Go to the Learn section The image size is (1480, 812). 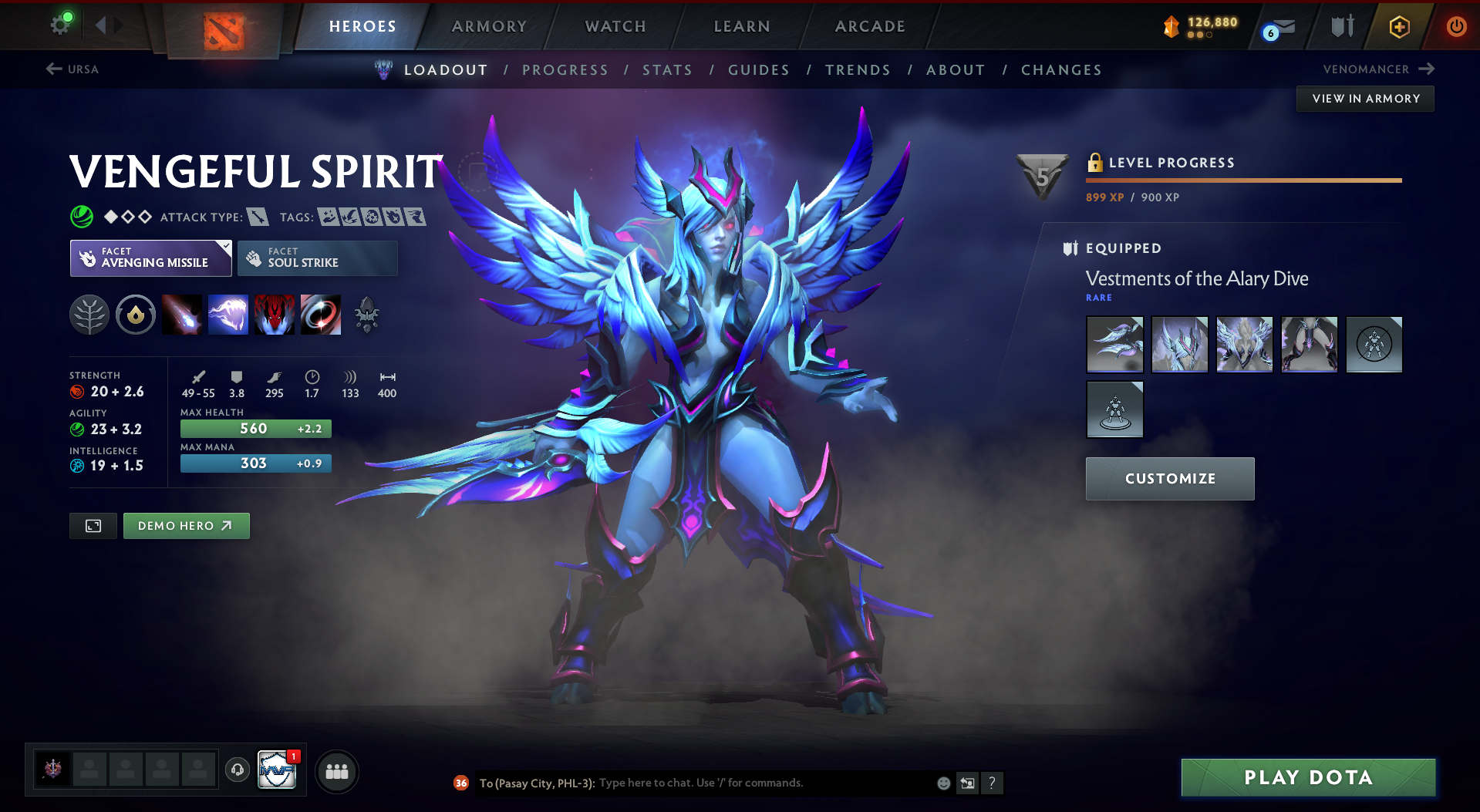pyautogui.click(x=742, y=26)
